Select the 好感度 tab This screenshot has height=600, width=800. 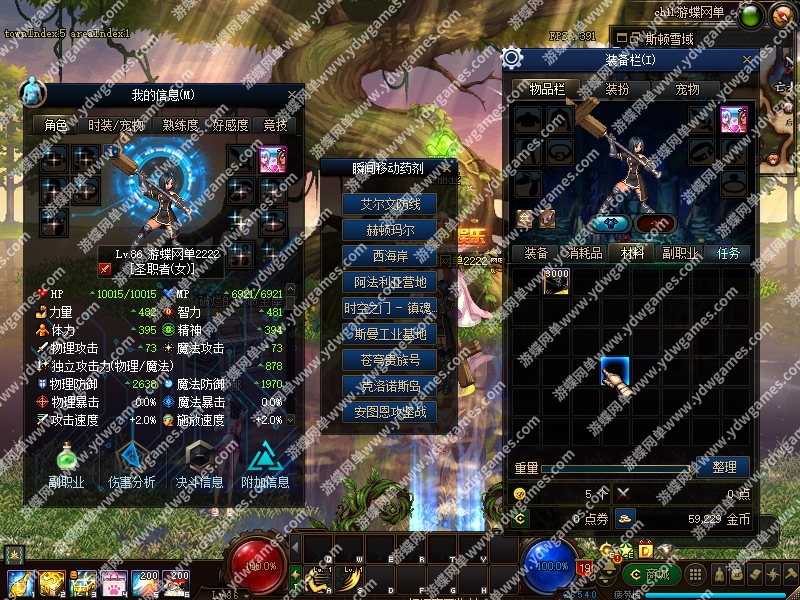coord(231,126)
